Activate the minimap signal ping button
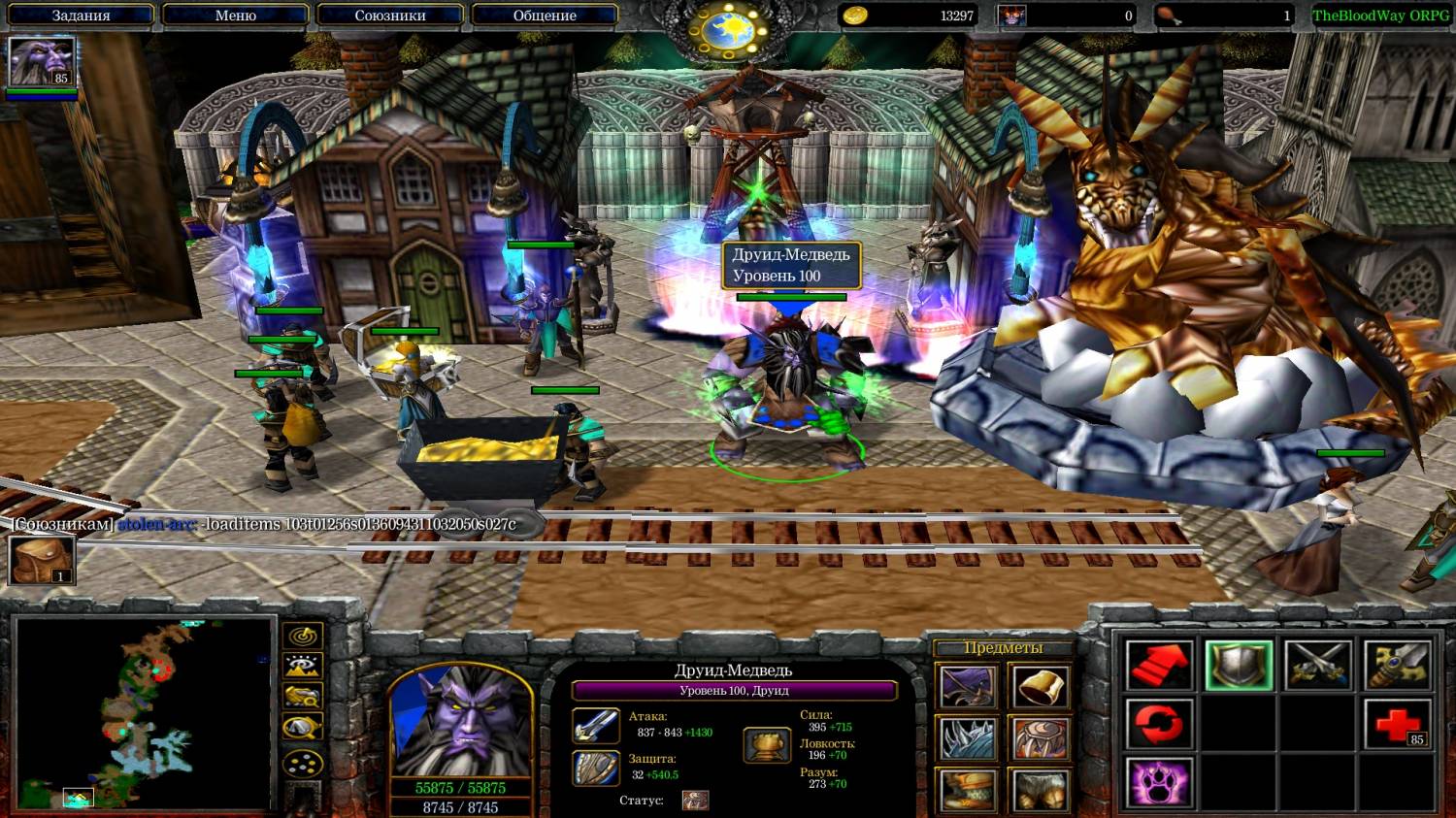This screenshot has width=1456, height=818. (x=303, y=637)
